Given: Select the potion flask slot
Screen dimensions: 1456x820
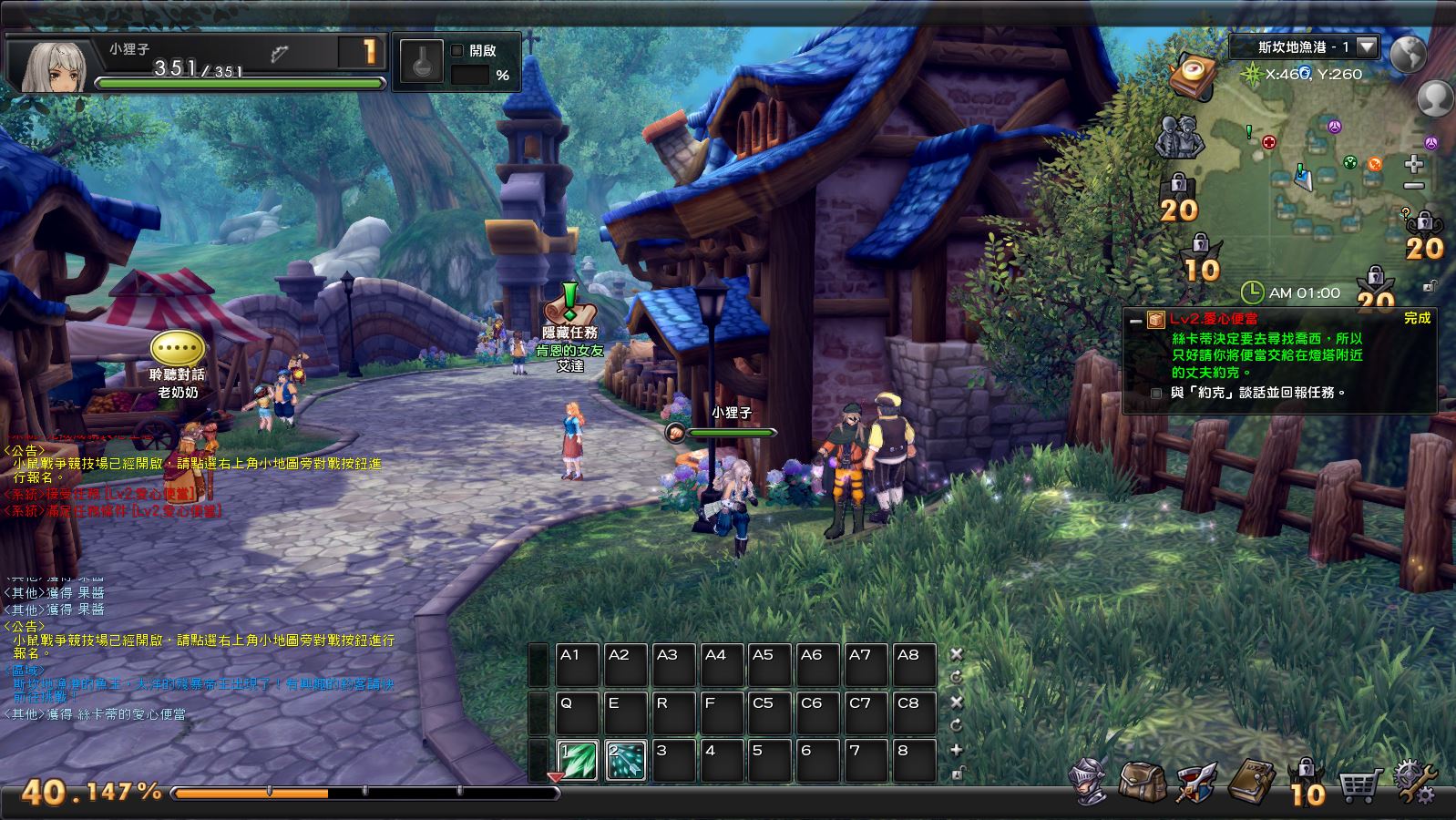Looking at the screenshot, I should tap(421, 66).
